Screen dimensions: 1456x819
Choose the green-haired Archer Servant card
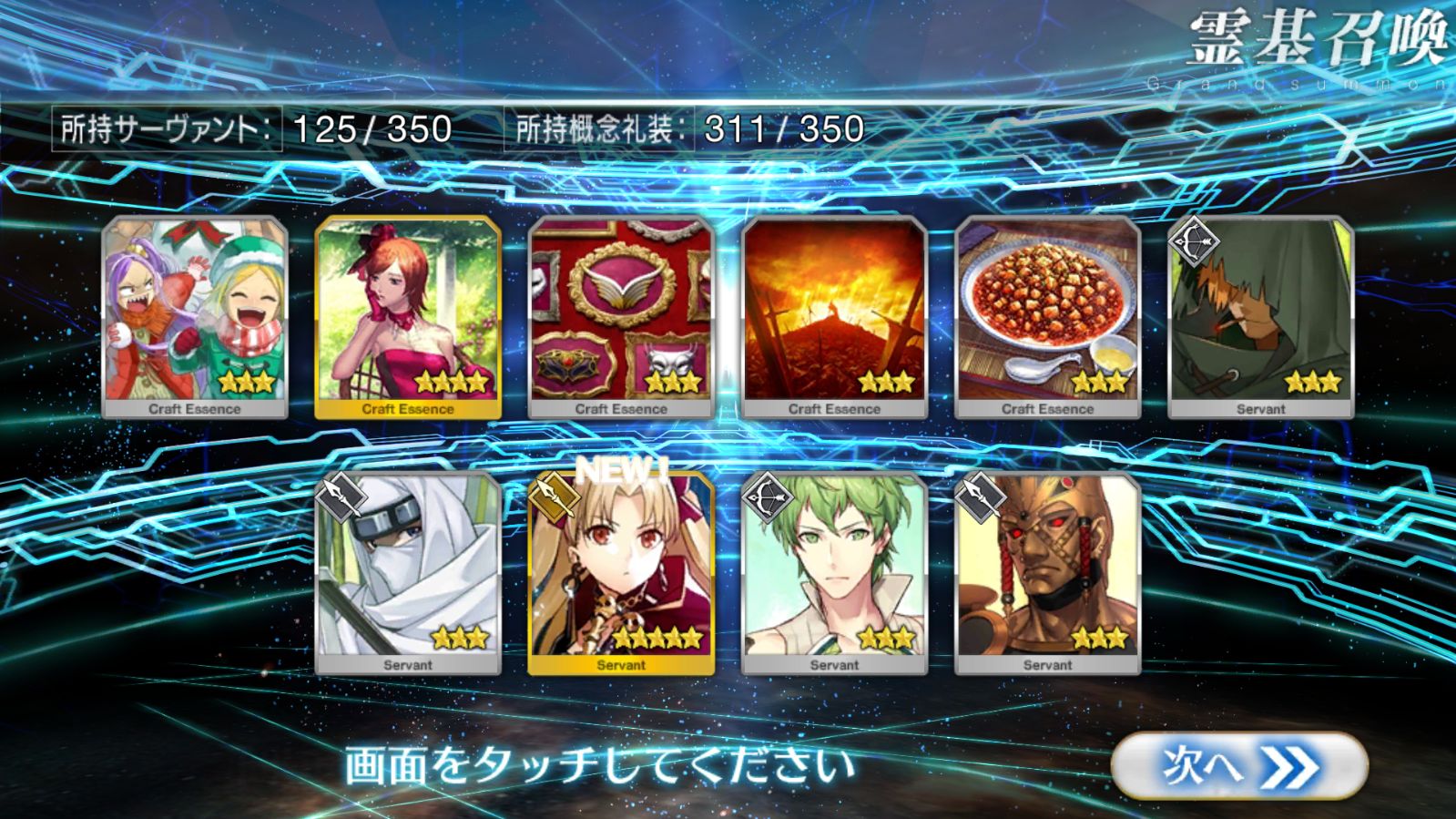click(834, 573)
